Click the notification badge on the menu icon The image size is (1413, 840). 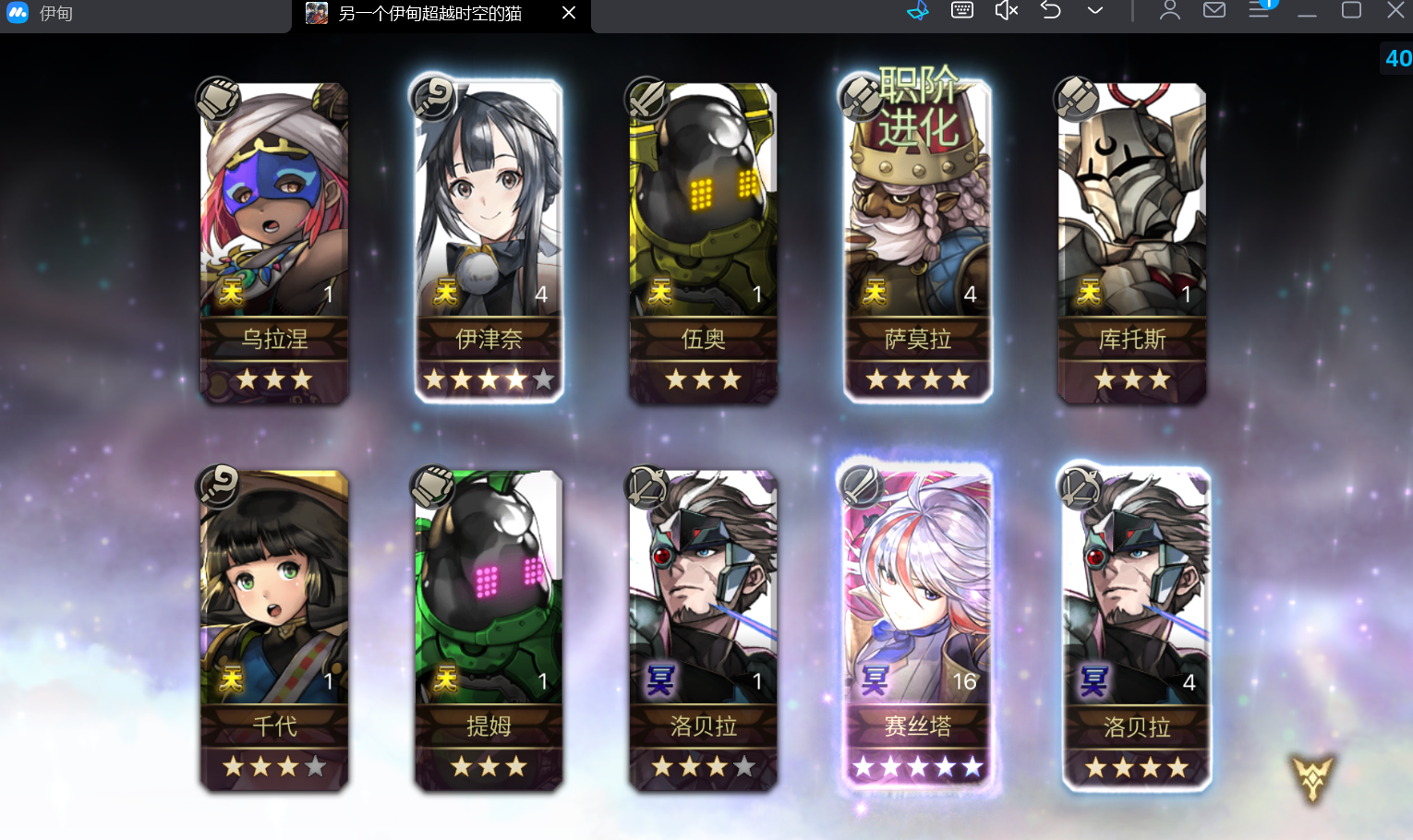click(1270, 5)
